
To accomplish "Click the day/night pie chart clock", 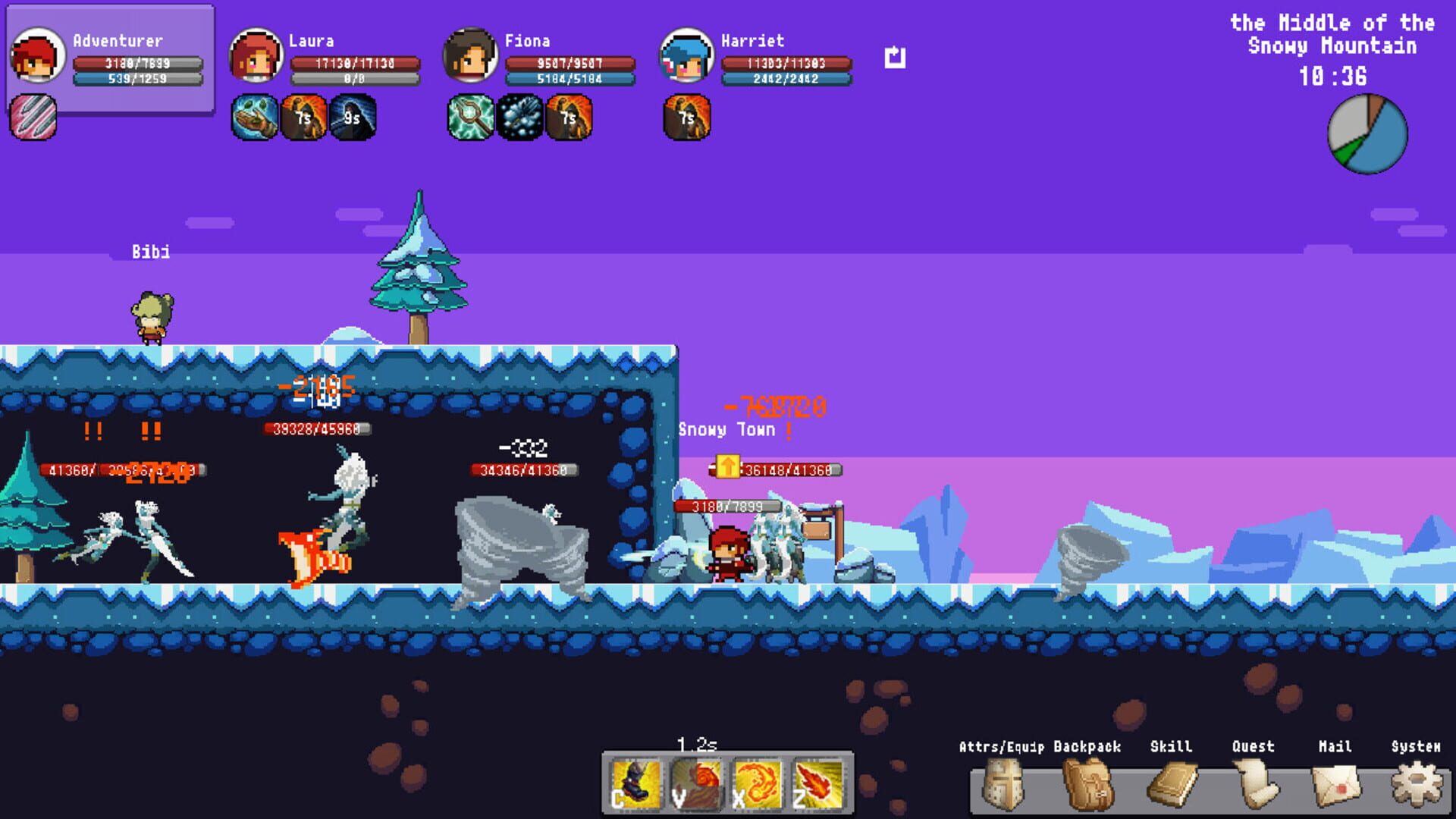I will click(1368, 130).
